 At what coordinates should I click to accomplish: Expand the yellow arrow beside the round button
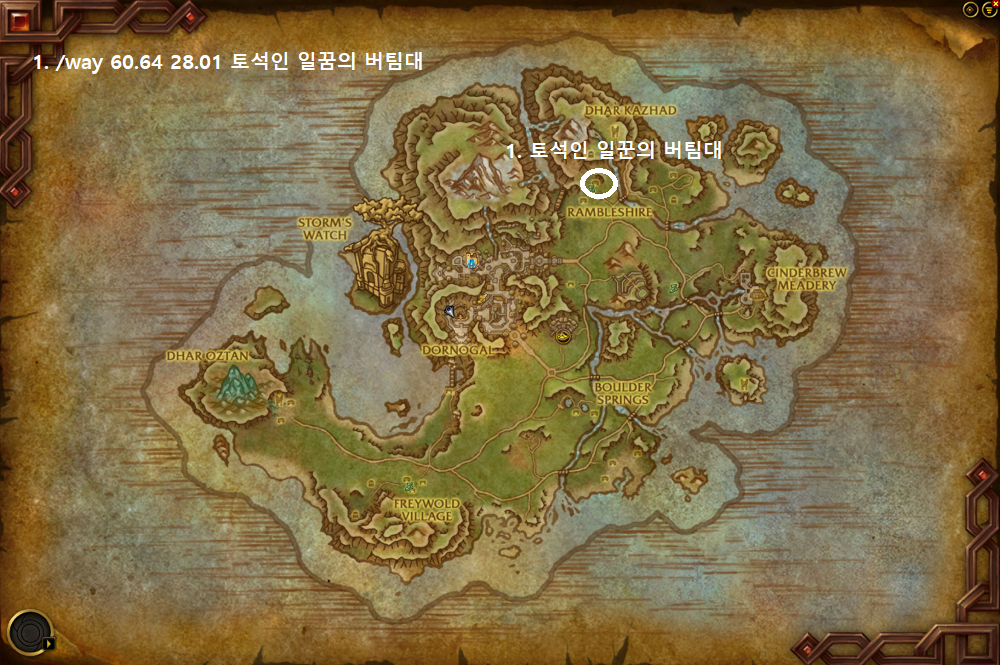(x=48, y=643)
